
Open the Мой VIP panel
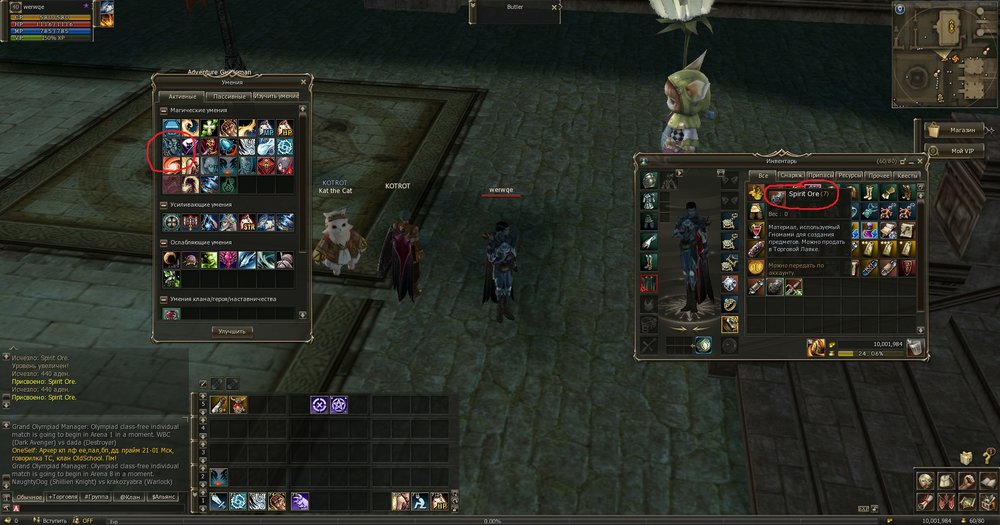tap(958, 149)
